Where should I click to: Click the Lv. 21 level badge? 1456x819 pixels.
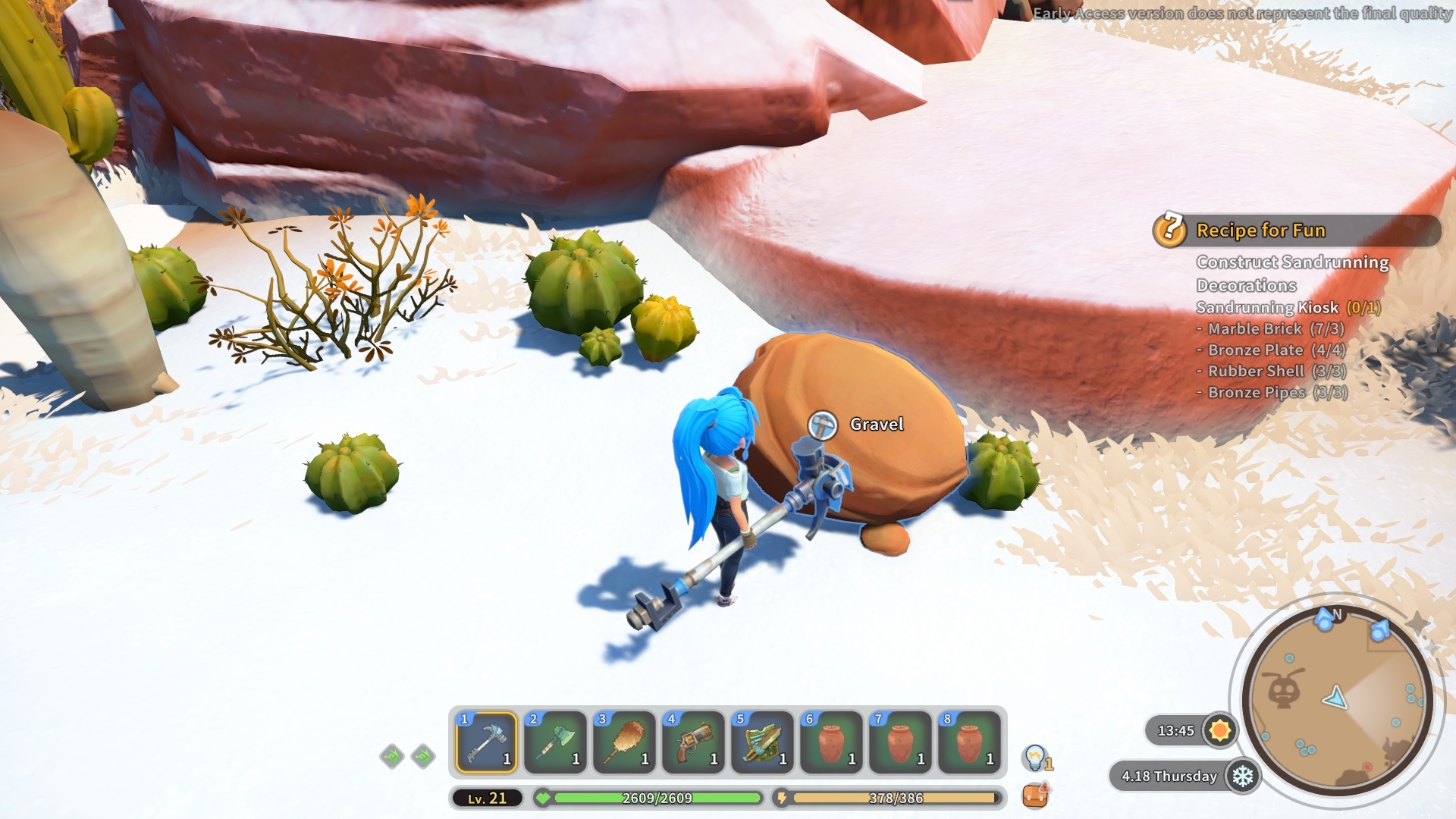(488, 798)
